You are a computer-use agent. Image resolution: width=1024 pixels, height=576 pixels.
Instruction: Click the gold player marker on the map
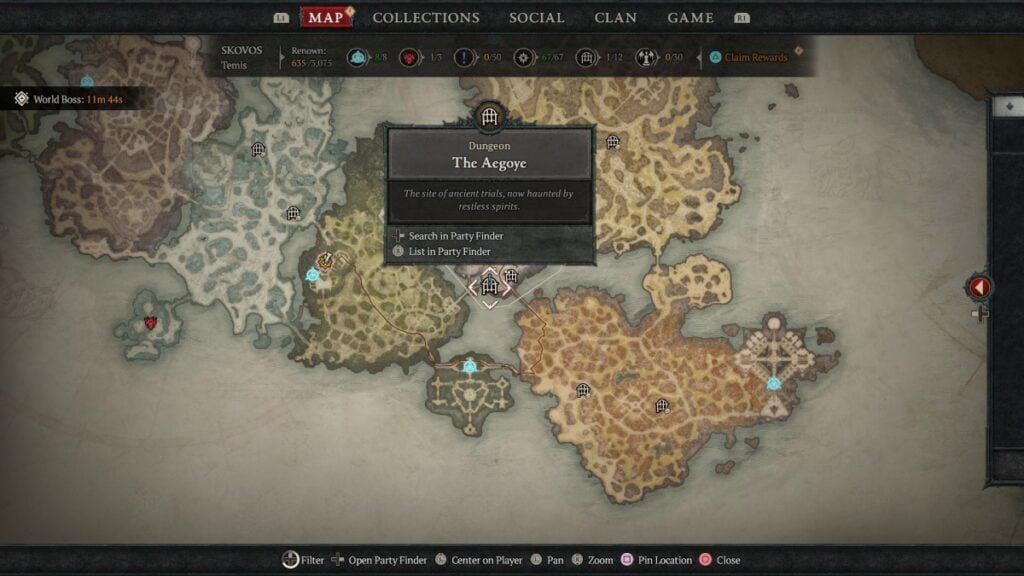point(326,261)
